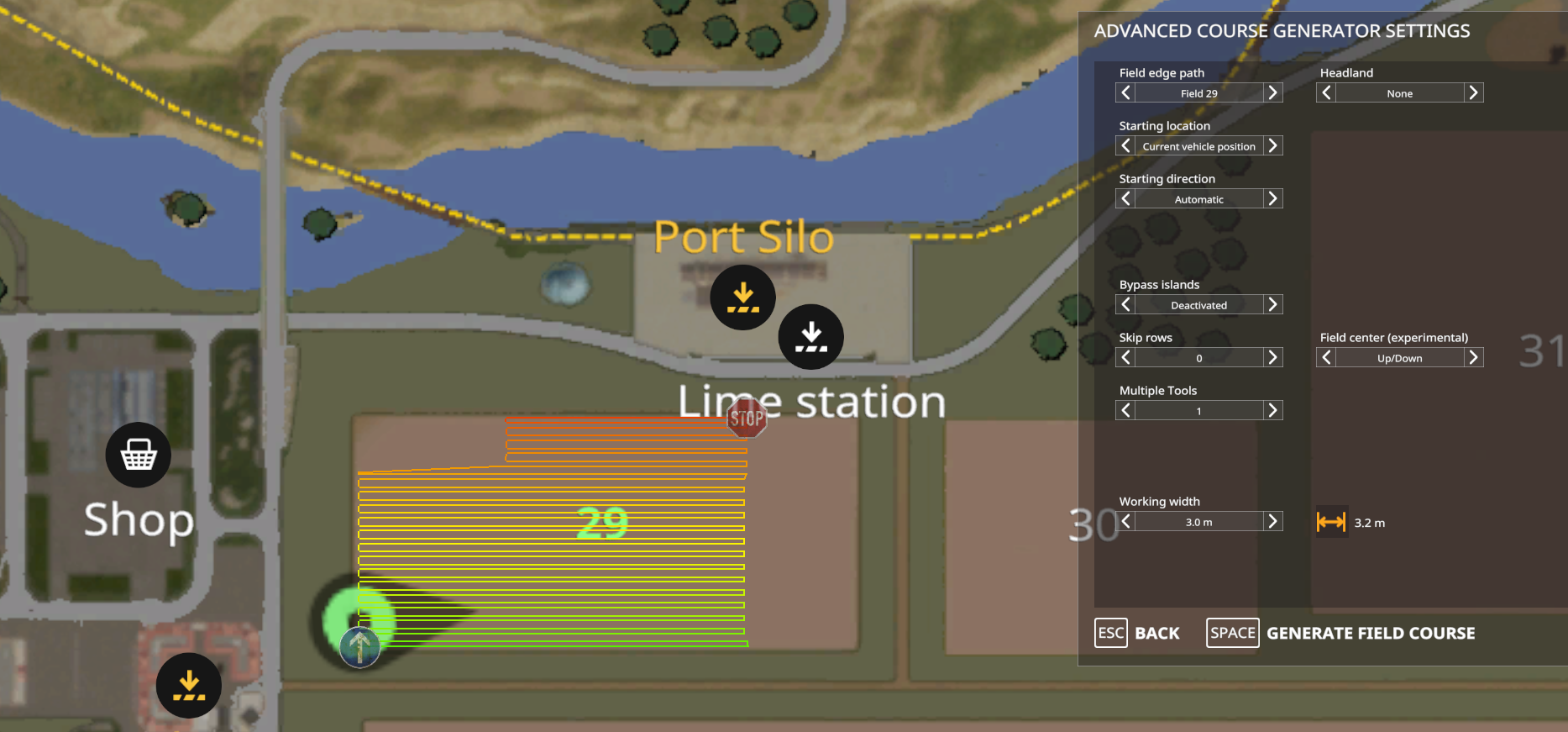Select the Port Silo unloading point icon

[x=742, y=296]
